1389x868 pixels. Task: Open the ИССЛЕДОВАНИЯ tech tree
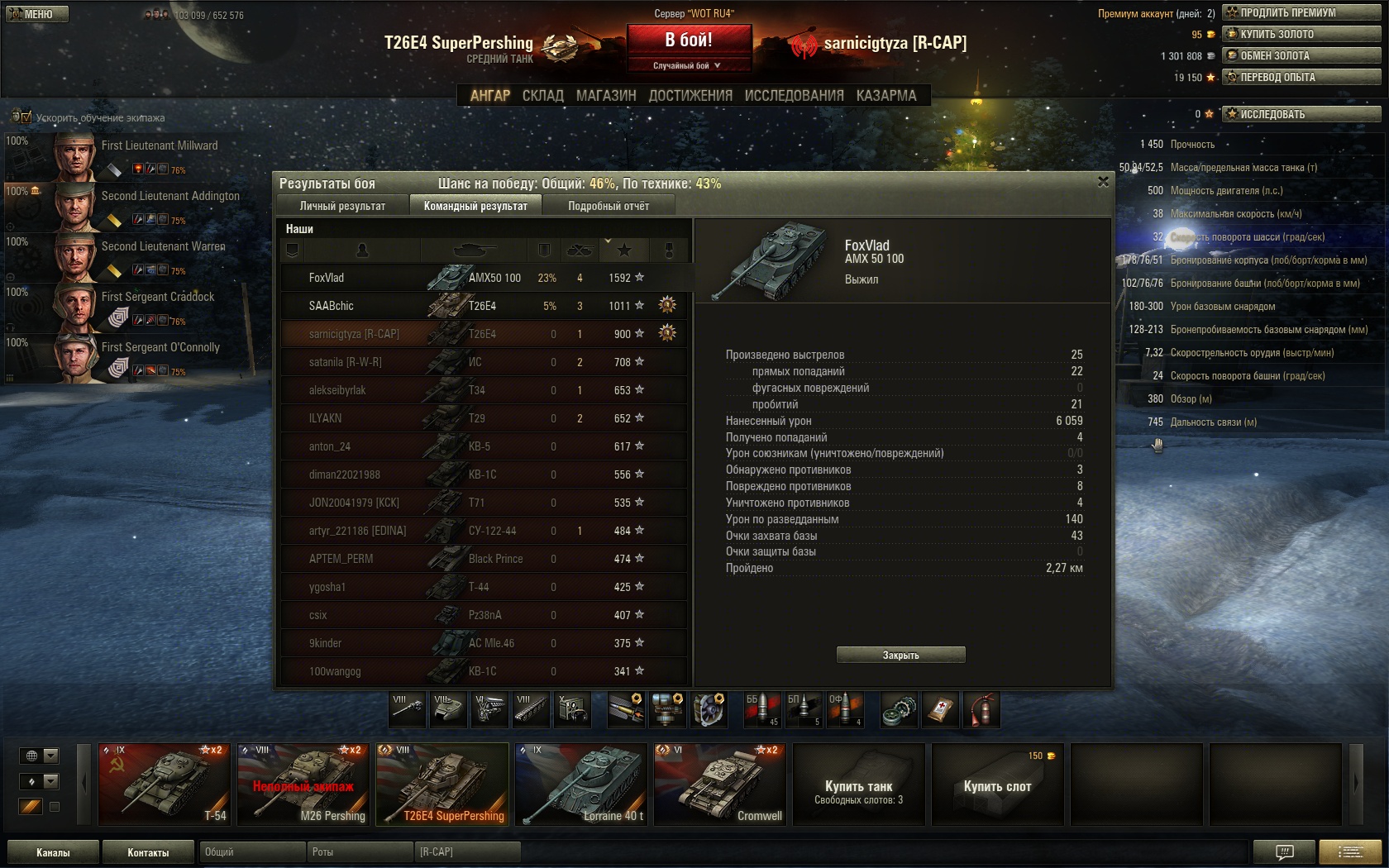794,96
